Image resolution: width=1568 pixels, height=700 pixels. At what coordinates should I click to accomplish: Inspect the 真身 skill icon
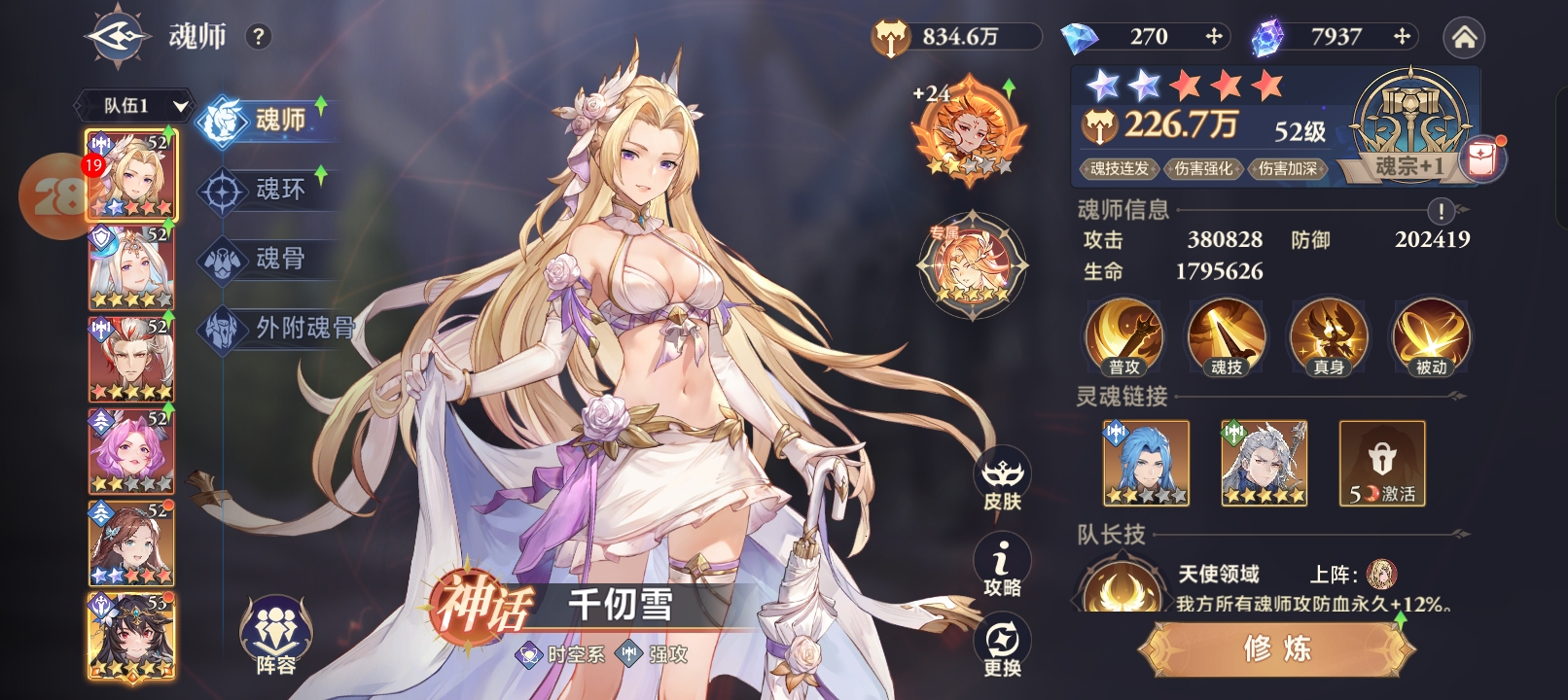tap(1328, 337)
